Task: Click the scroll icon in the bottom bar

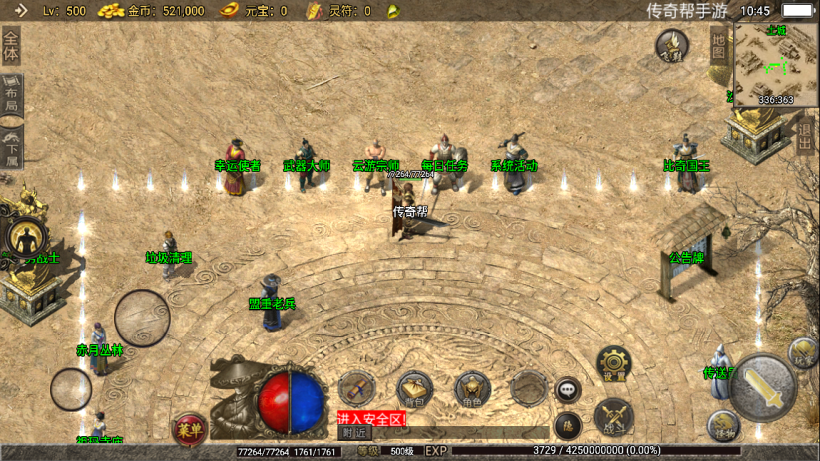Action: pyautogui.click(x=356, y=388)
